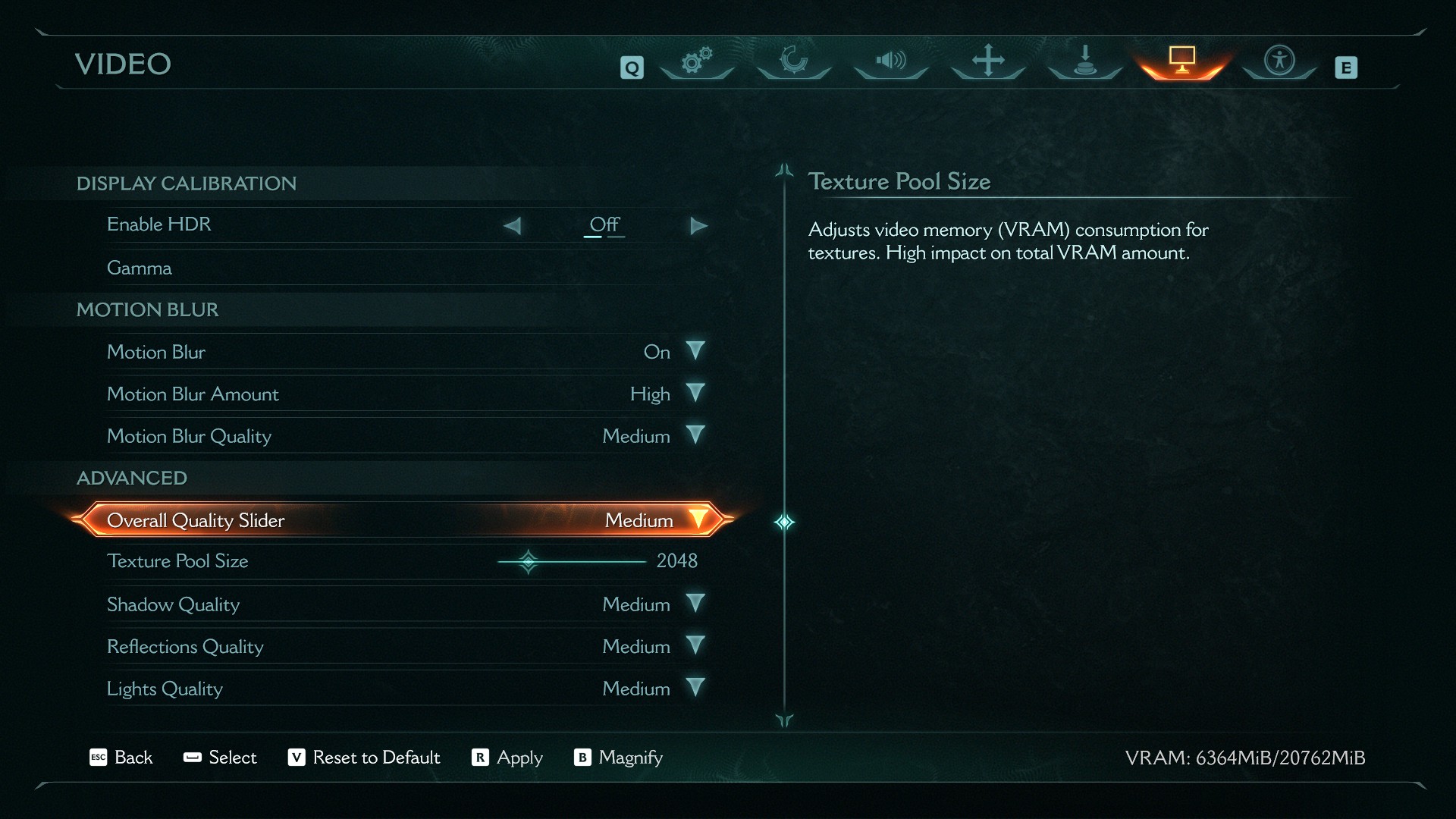Change the Reflections Quality setting
This screenshot has height=819, width=1456.
click(695, 646)
